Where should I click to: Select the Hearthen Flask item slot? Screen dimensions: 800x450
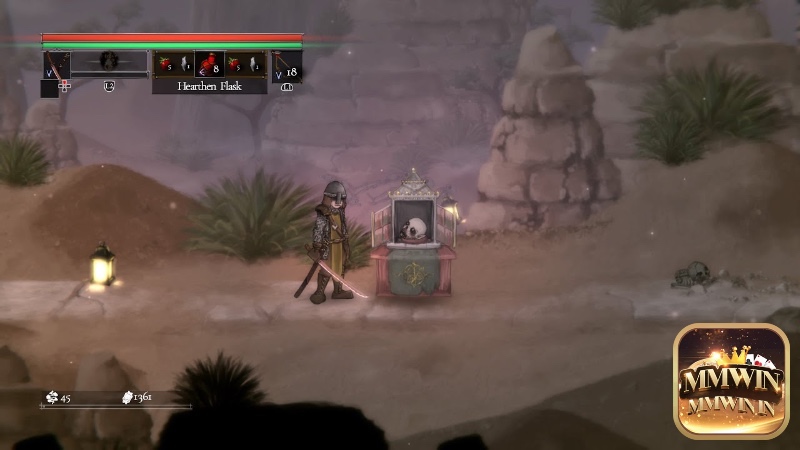(x=209, y=64)
